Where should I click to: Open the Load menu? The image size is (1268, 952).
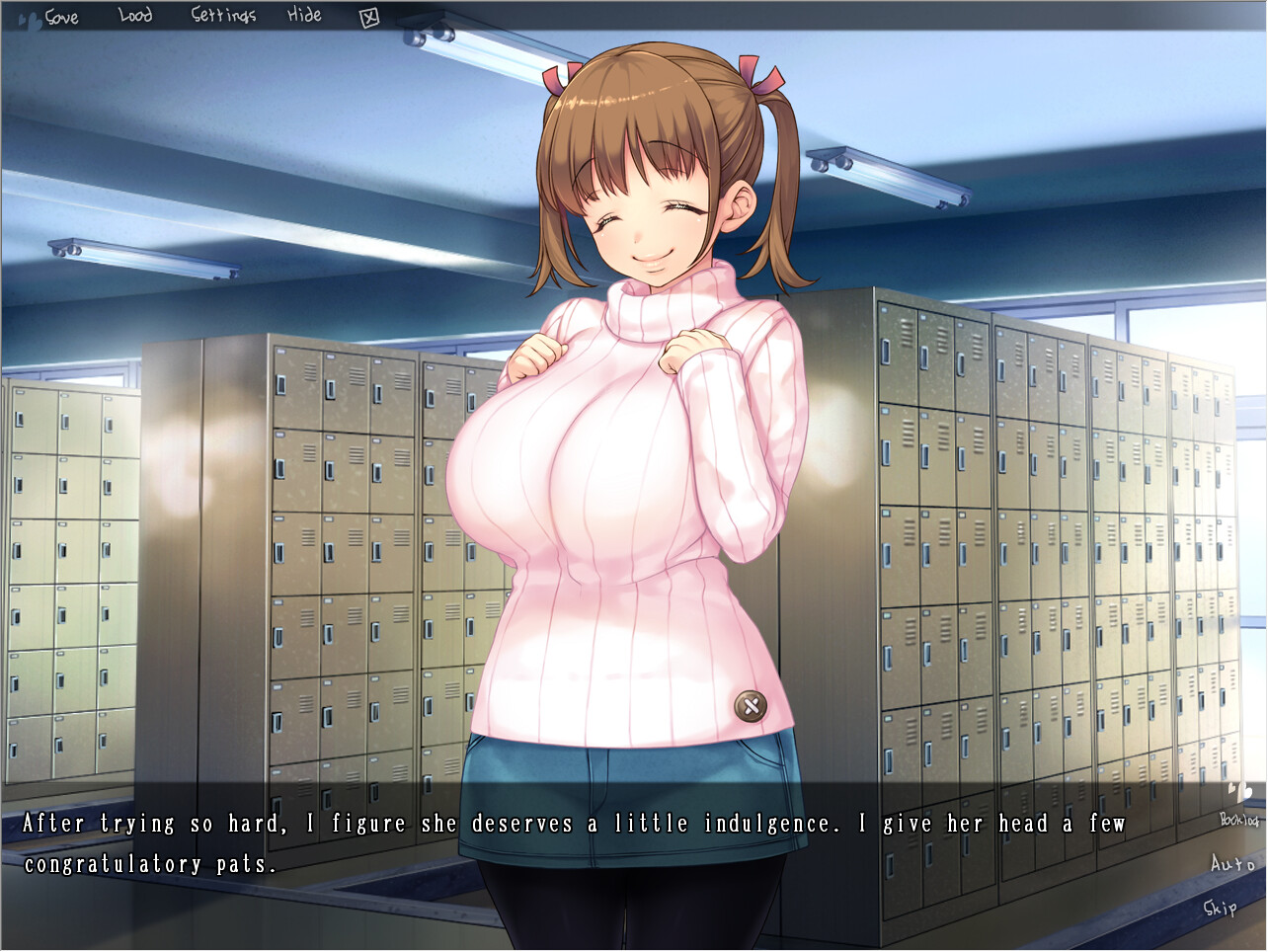point(133,16)
